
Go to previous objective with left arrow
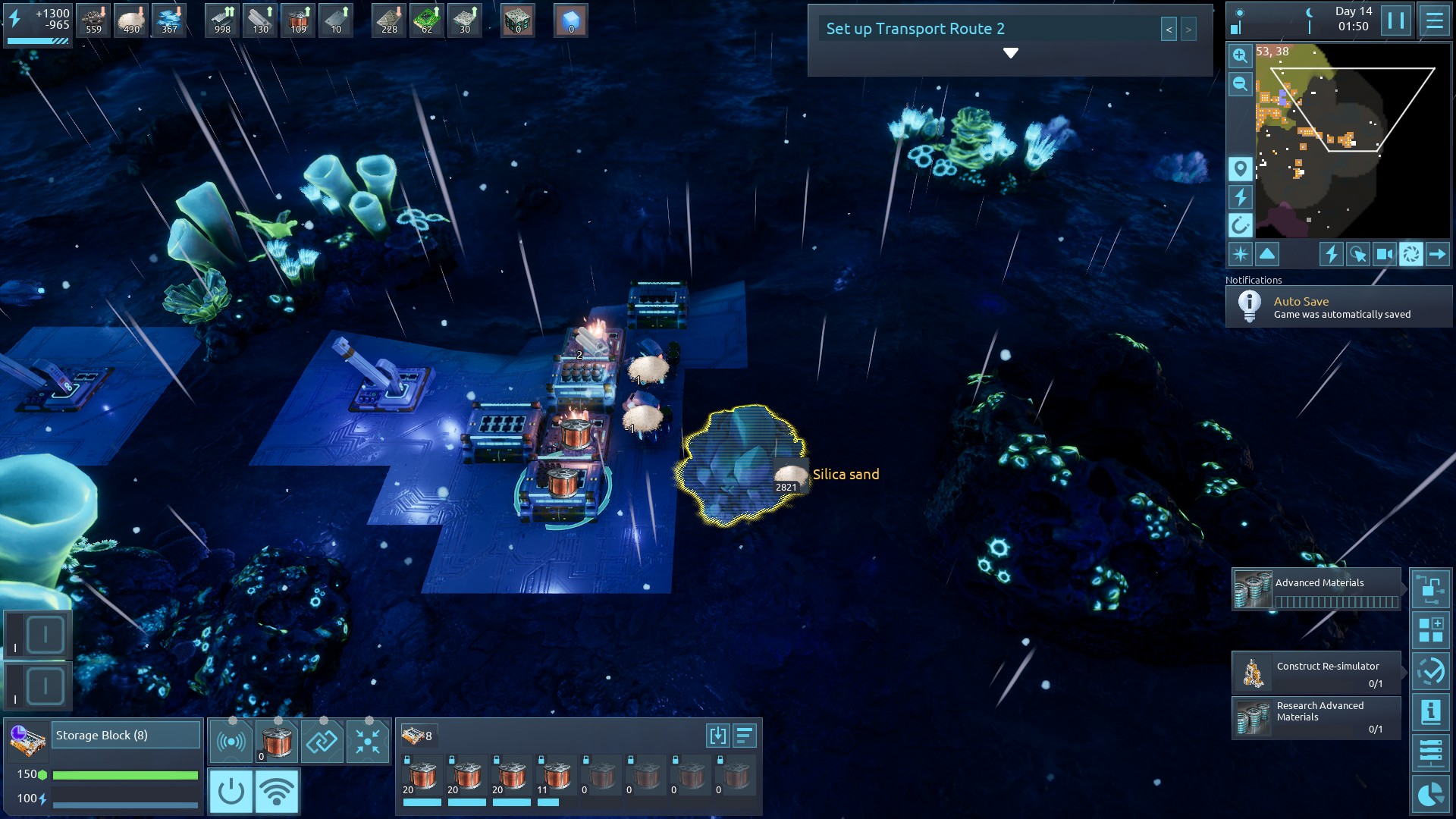click(1169, 30)
